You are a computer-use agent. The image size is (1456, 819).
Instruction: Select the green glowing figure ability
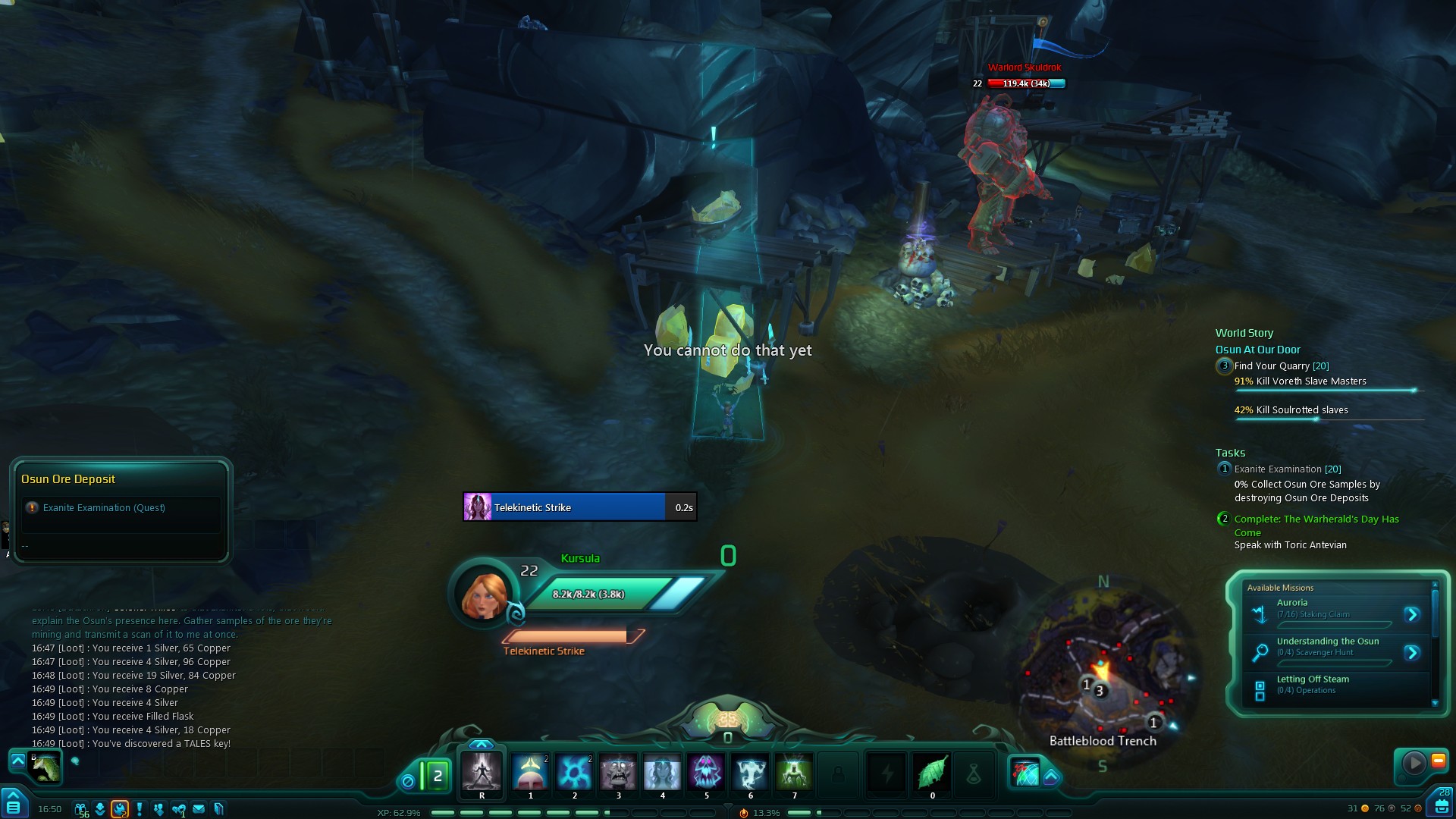[794, 772]
